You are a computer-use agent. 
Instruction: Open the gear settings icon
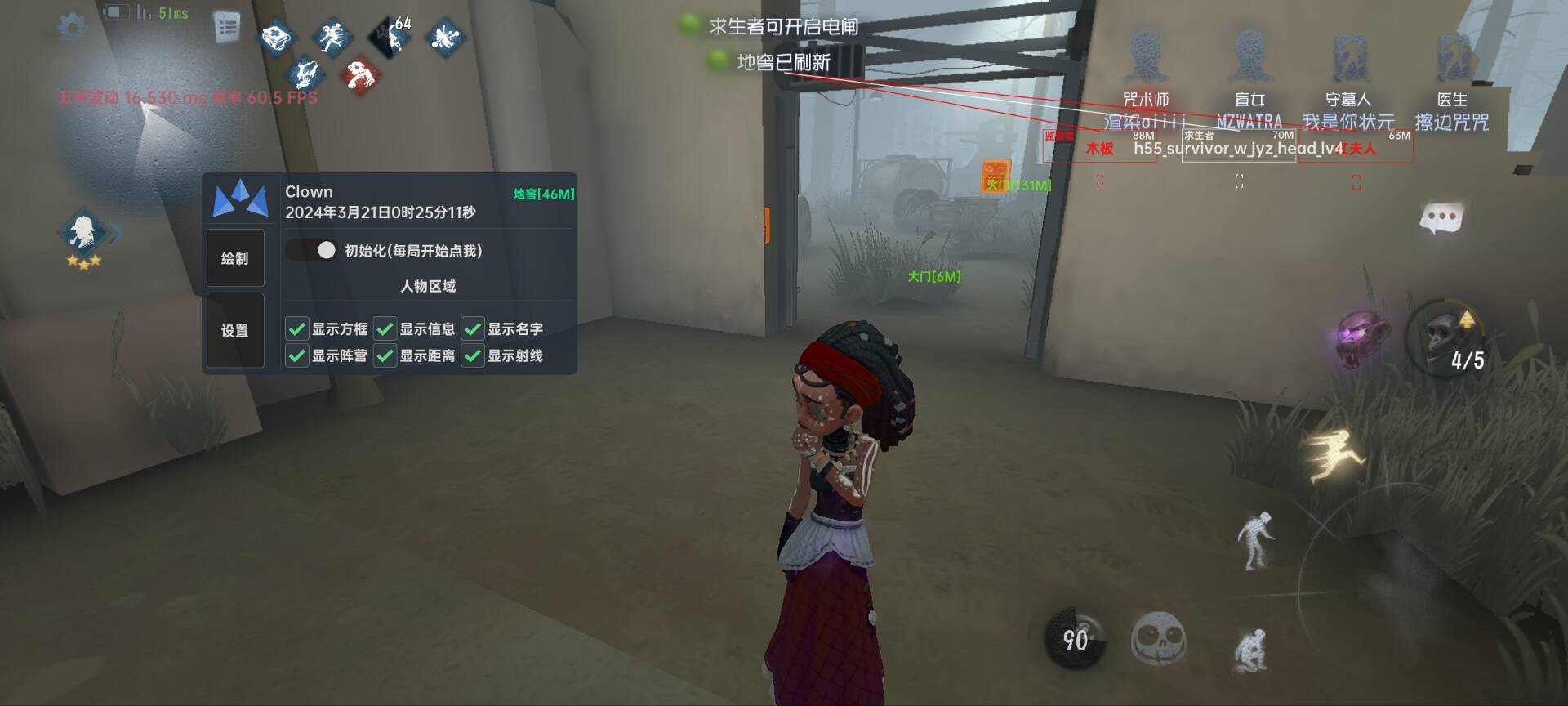pyautogui.click(x=72, y=27)
